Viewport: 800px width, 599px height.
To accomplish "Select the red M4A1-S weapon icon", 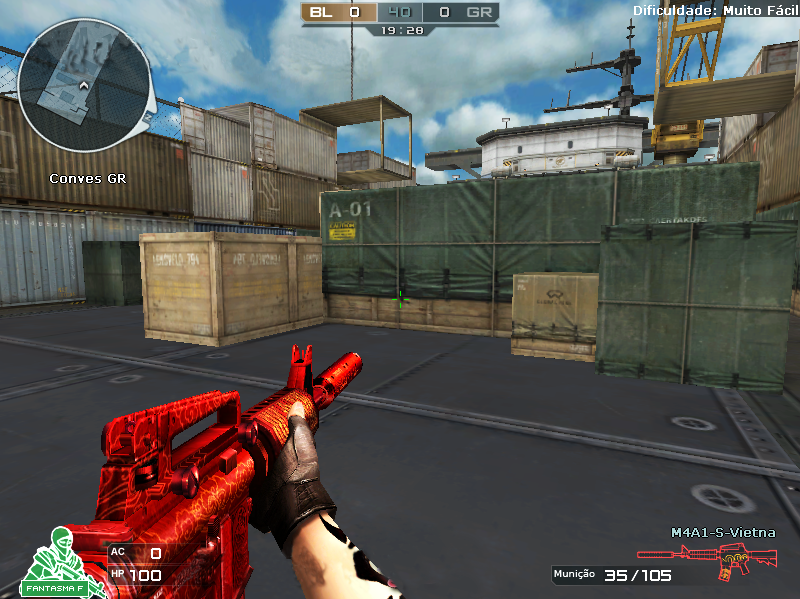I will click(707, 560).
